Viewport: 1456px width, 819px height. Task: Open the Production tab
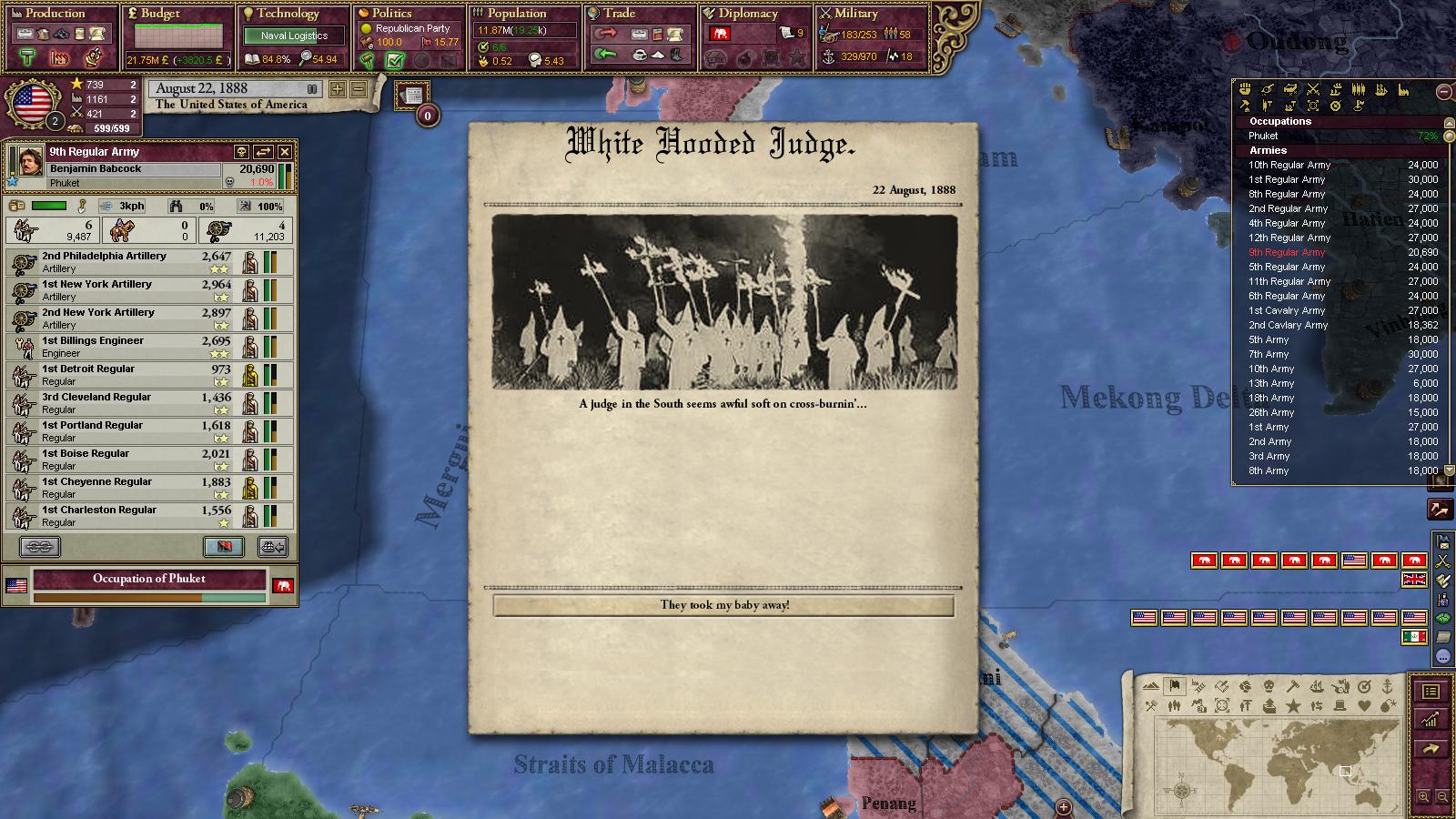point(55,14)
